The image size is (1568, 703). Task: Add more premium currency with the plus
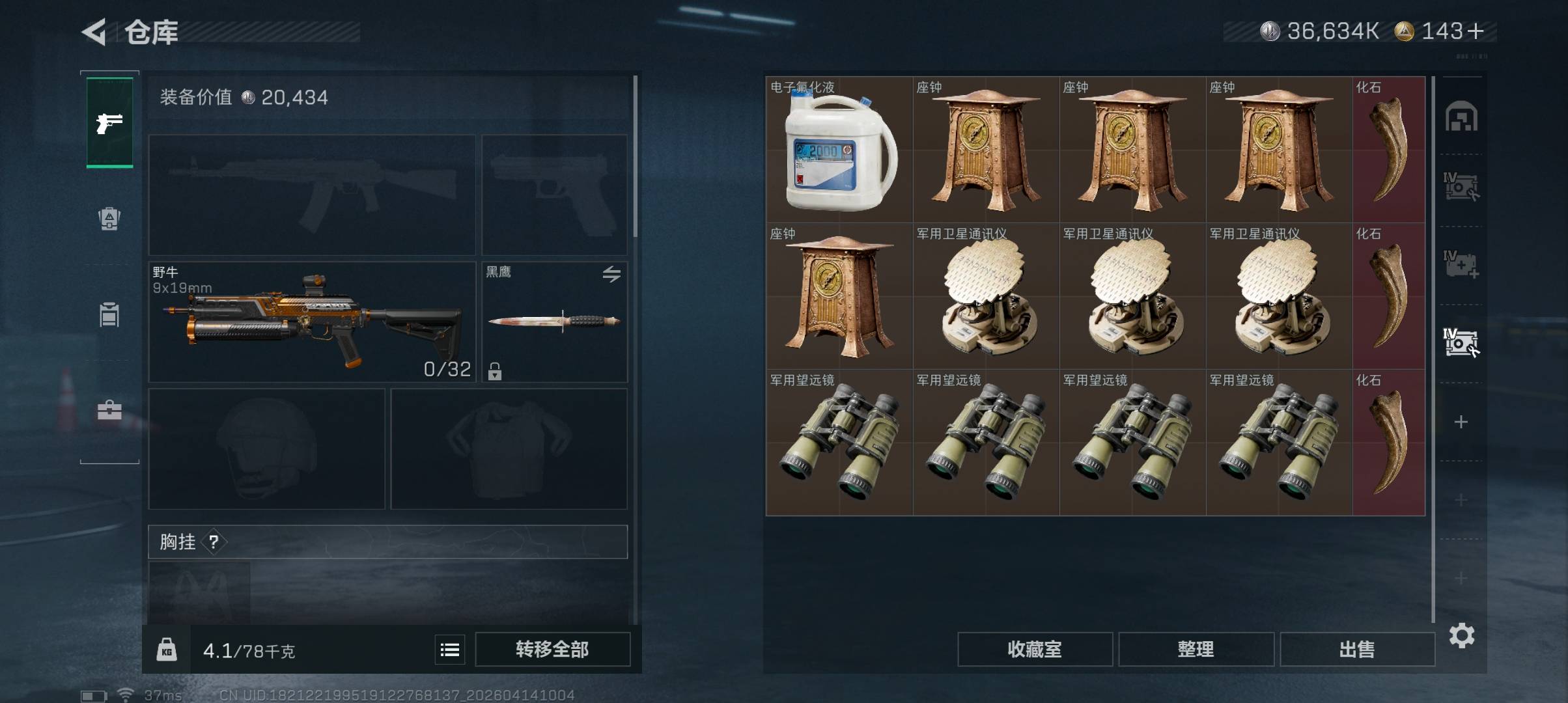[x=1476, y=31]
